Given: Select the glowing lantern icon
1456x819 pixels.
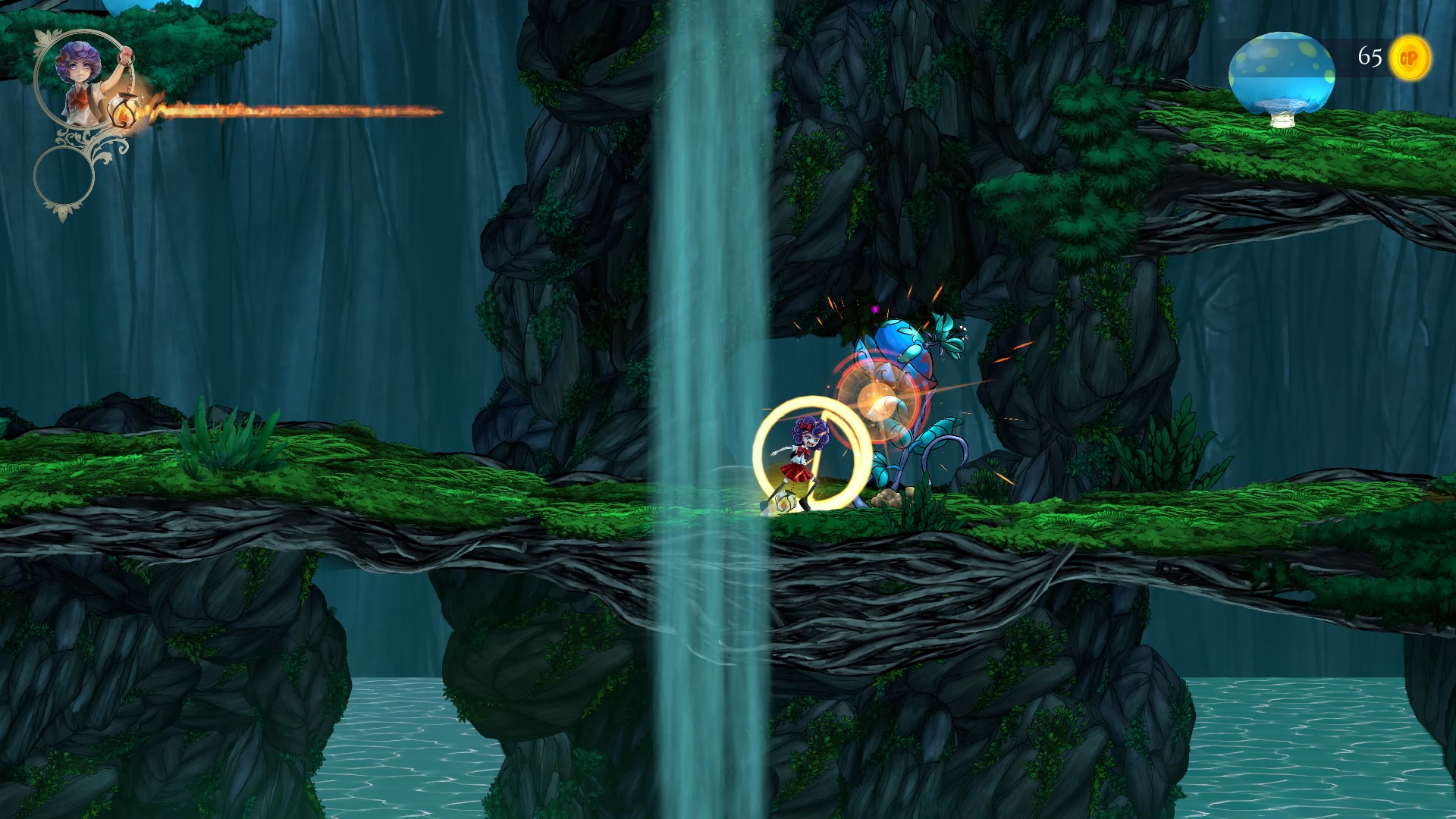Looking at the screenshot, I should 123,112.
